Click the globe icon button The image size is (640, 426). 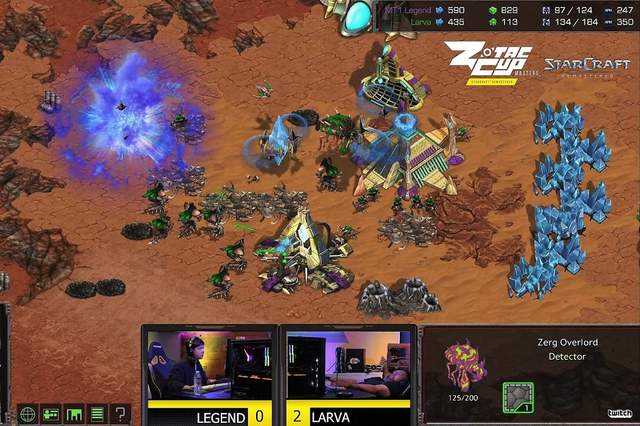(28, 413)
